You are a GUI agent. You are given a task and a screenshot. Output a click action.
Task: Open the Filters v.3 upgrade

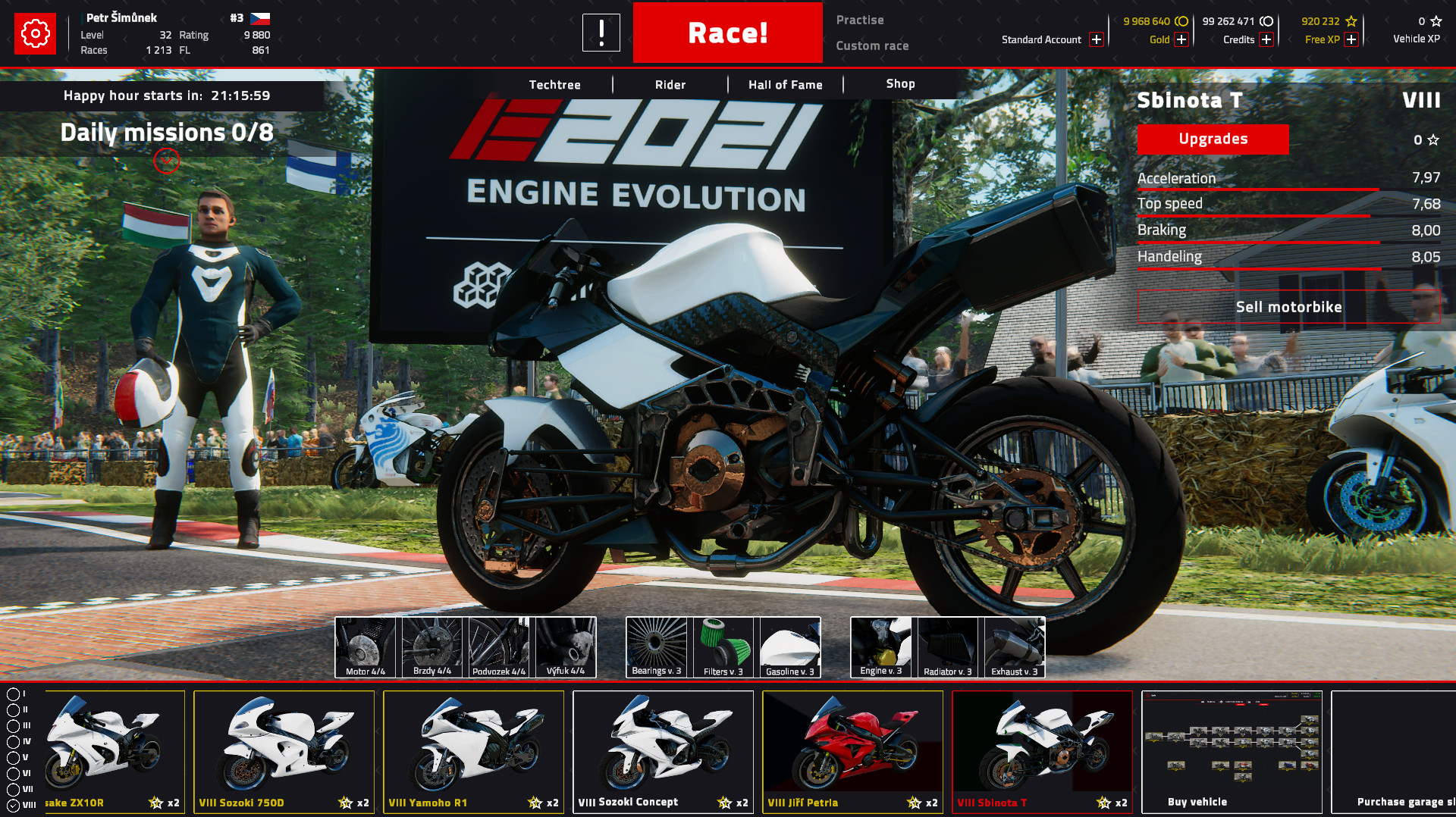tap(722, 646)
